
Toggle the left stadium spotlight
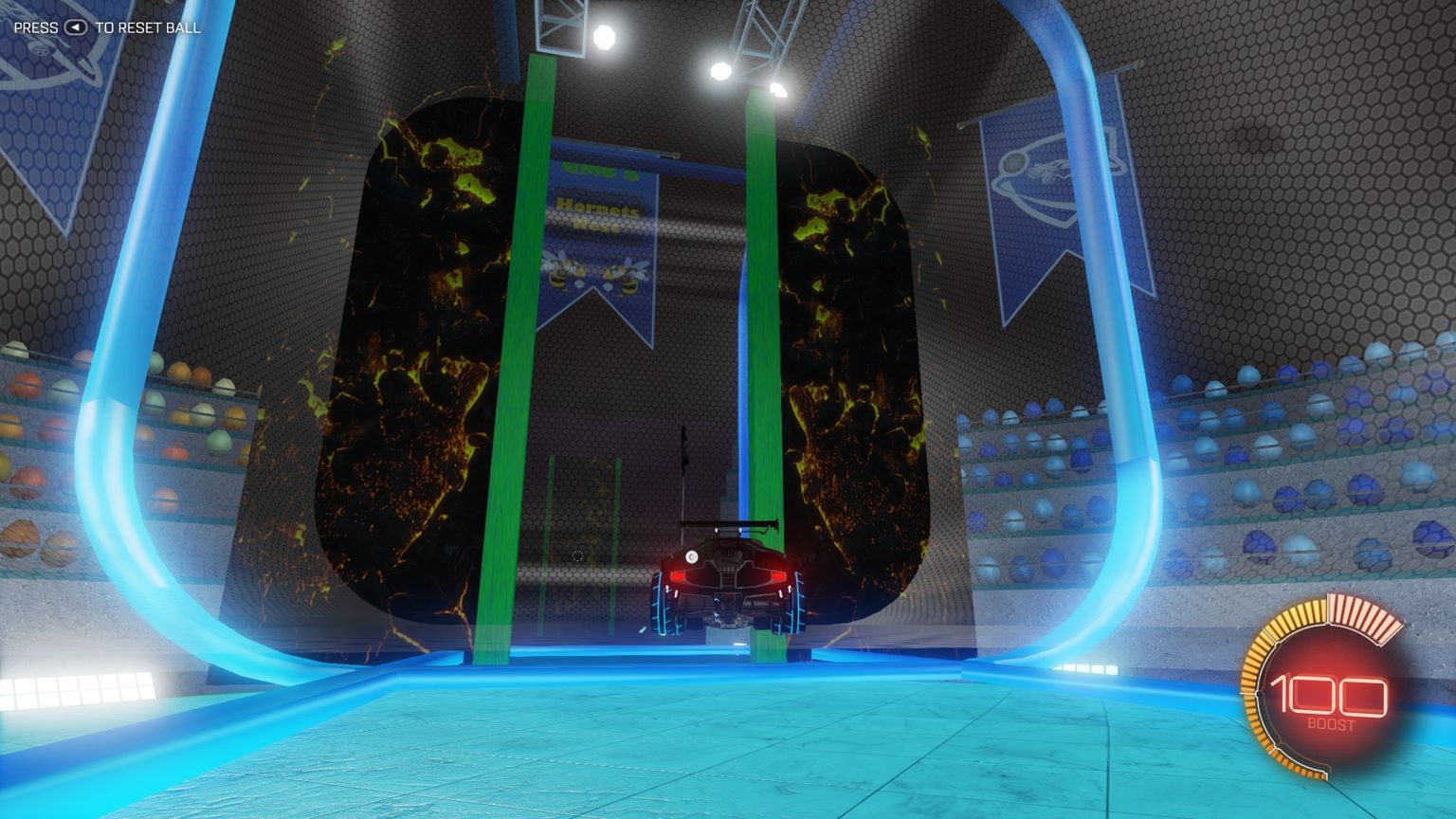pyautogui.click(x=606, y=38)
